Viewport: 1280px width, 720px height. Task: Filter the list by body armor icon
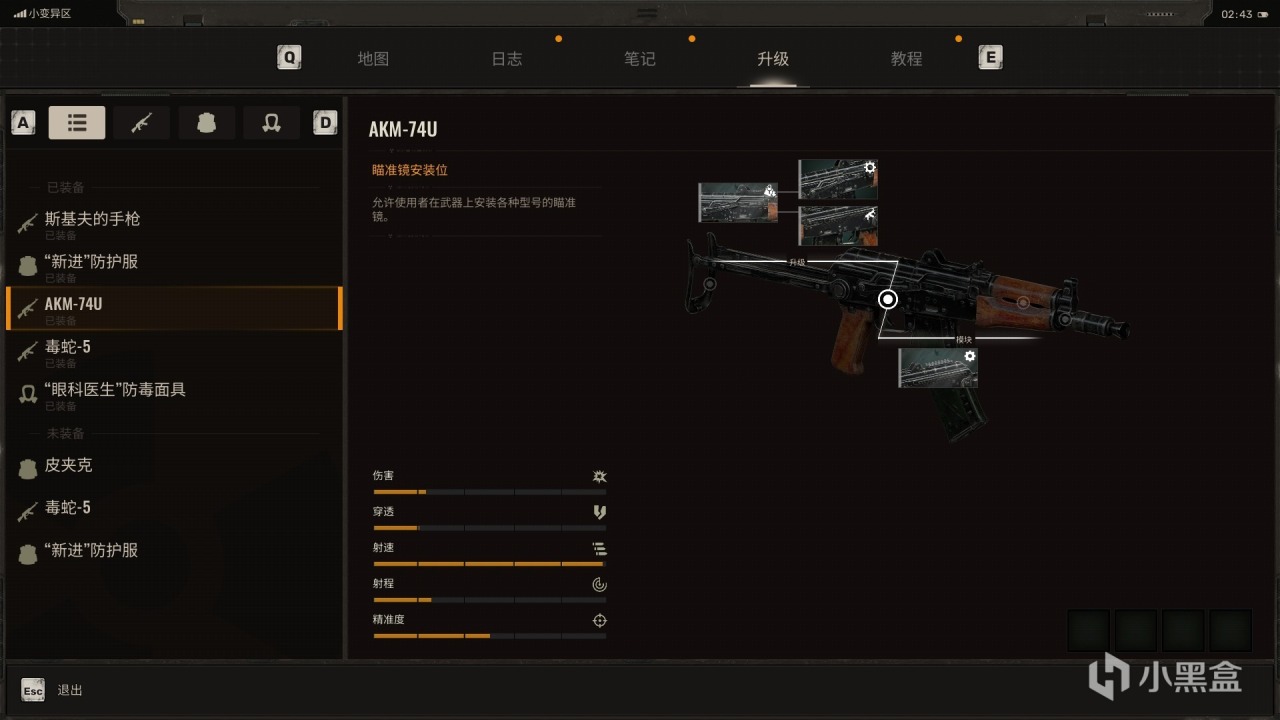pos(206,123)
